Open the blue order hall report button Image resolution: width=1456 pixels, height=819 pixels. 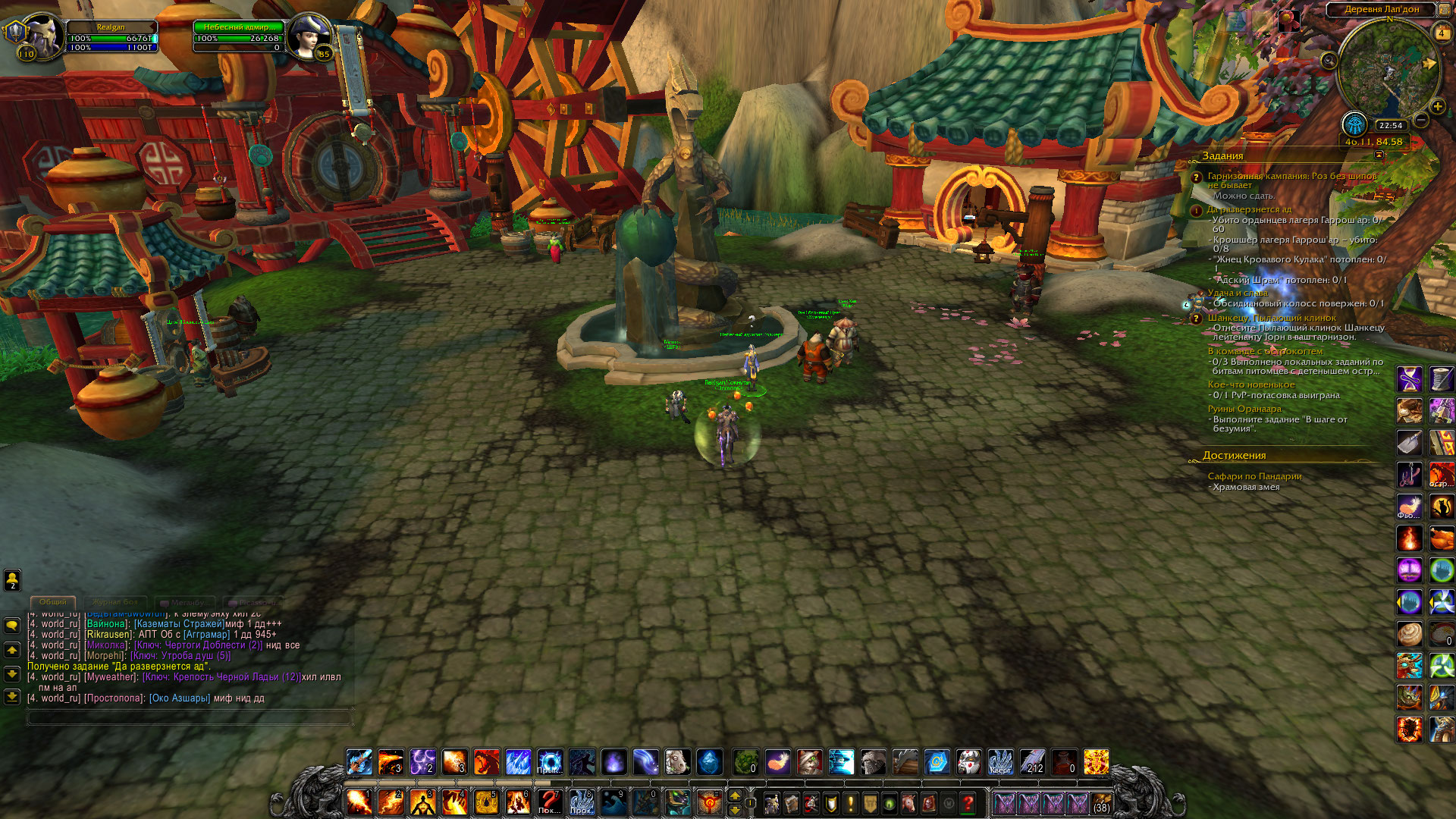tap(1354, 124)
